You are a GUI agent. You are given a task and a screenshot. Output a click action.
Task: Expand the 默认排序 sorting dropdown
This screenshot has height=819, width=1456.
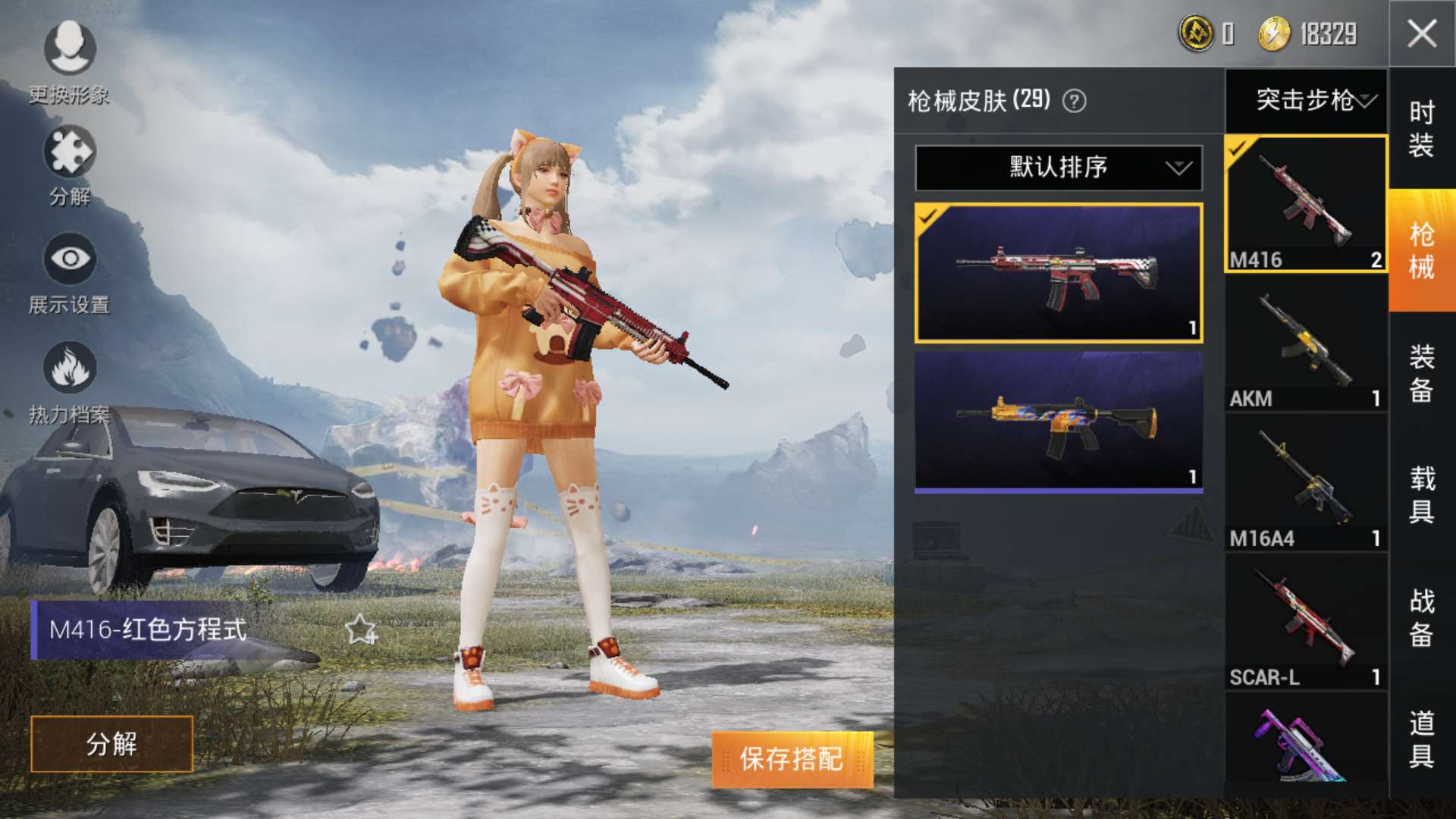click(1057, 168)
